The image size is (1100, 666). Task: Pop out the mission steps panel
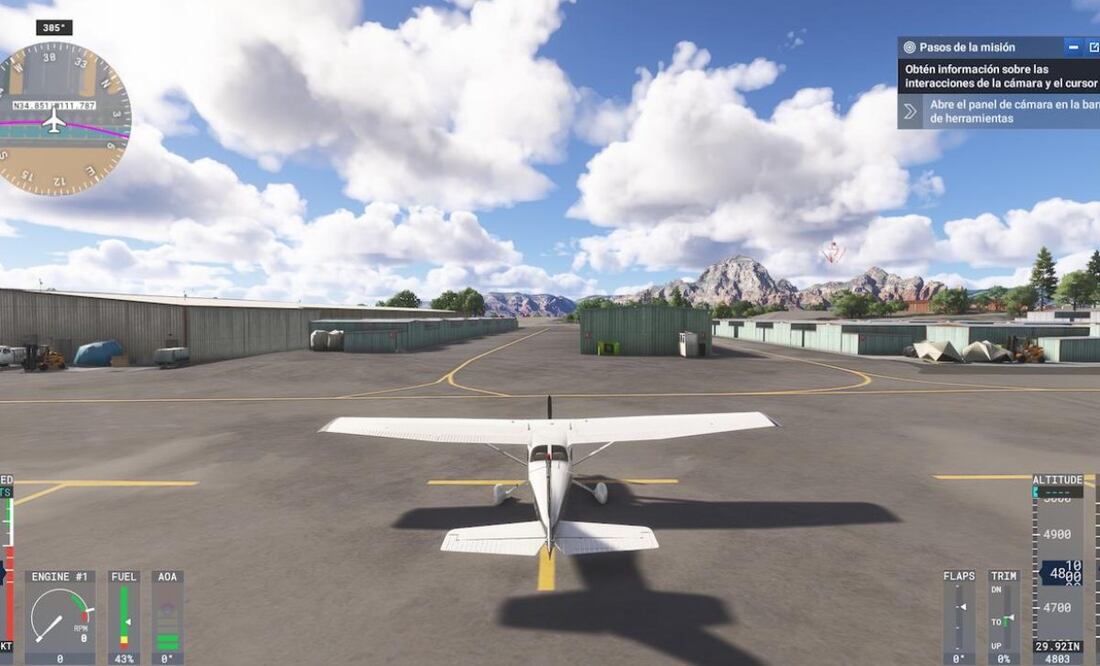click(1093, 47)
